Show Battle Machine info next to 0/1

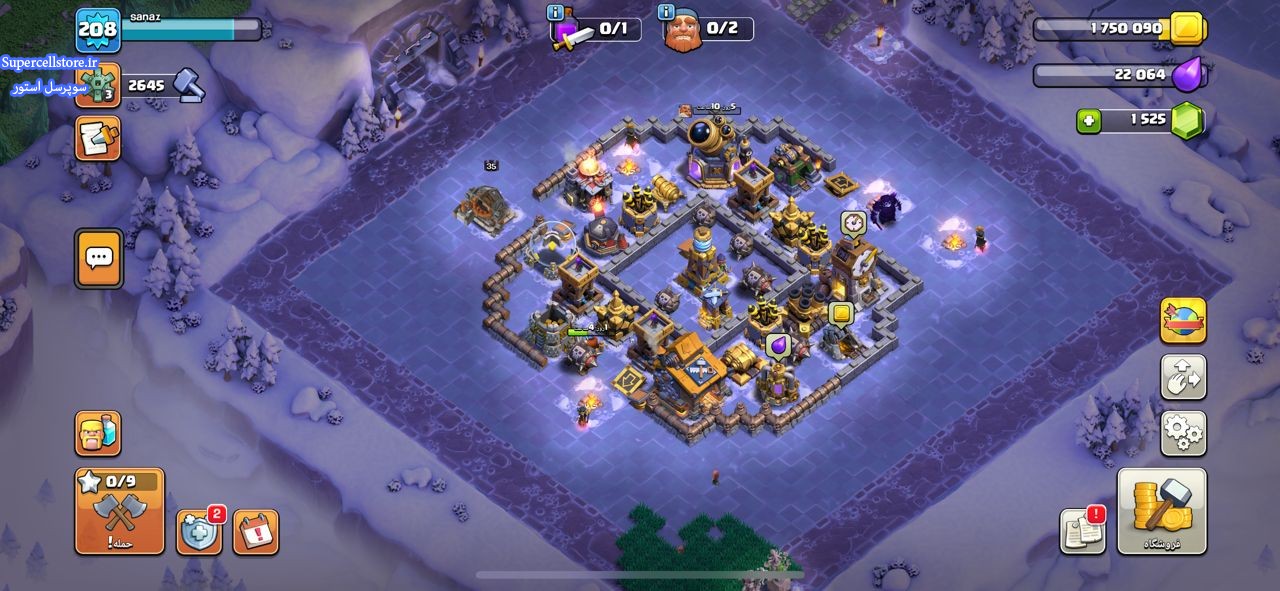pos(556,13)
